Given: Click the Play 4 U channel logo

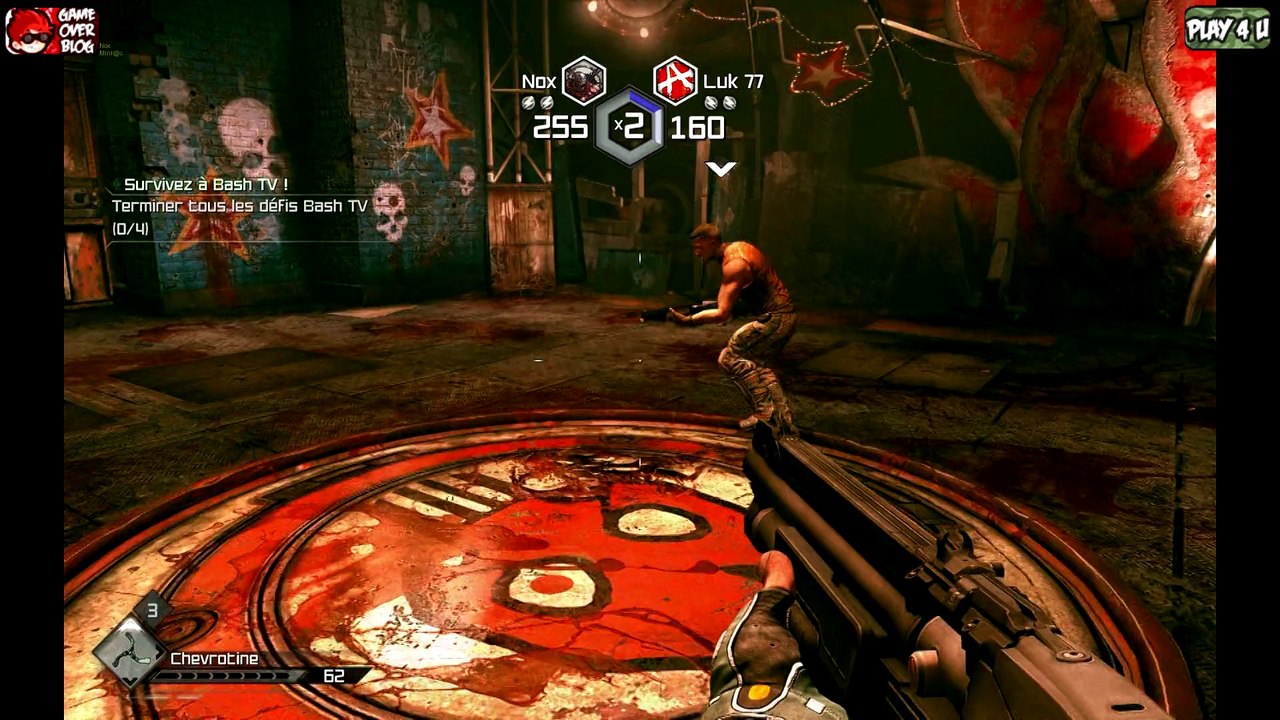Looking at the screenshot, I should 1227,28.
